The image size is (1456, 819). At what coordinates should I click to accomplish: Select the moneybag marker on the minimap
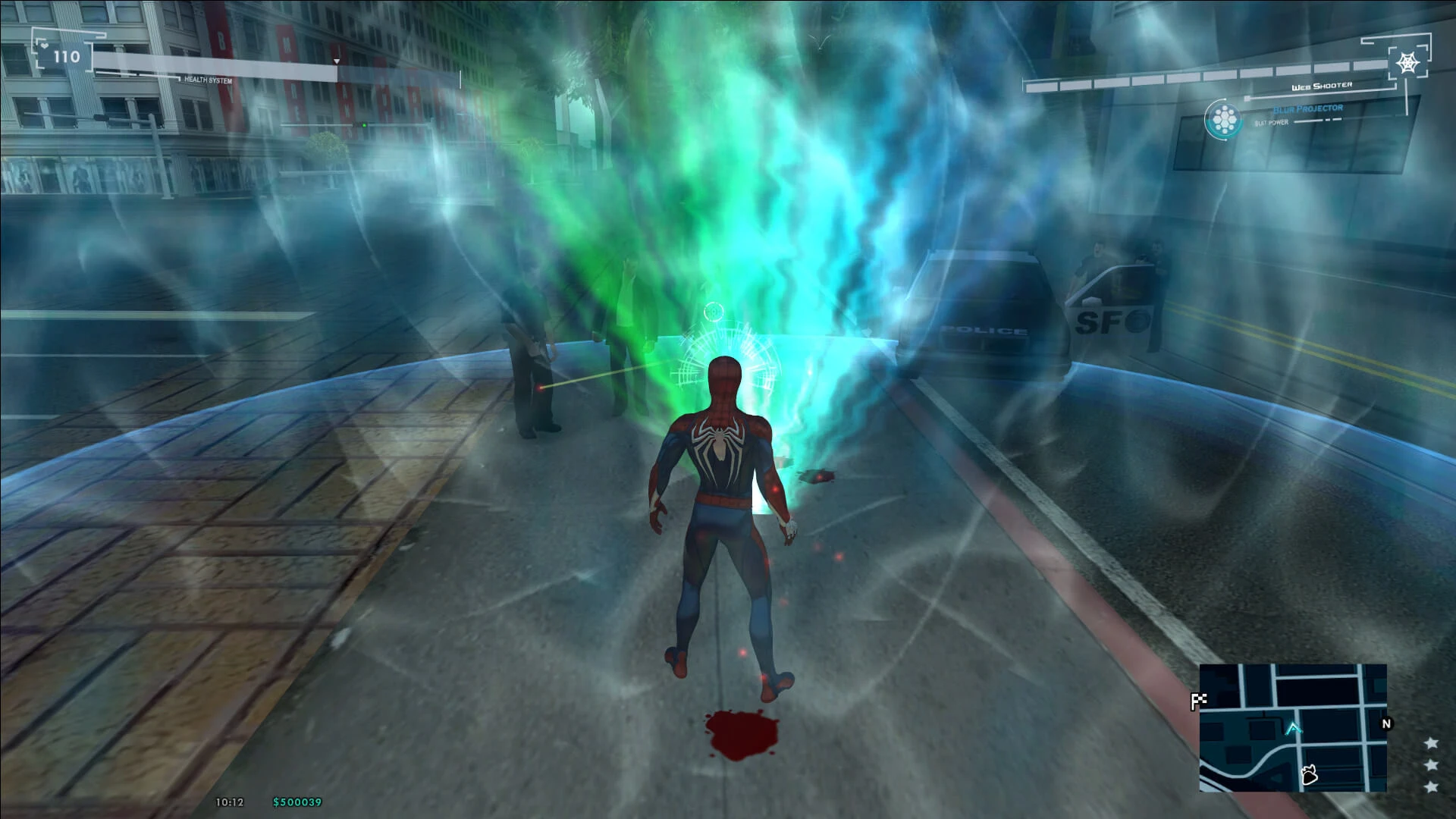(x=1310, y=776)
